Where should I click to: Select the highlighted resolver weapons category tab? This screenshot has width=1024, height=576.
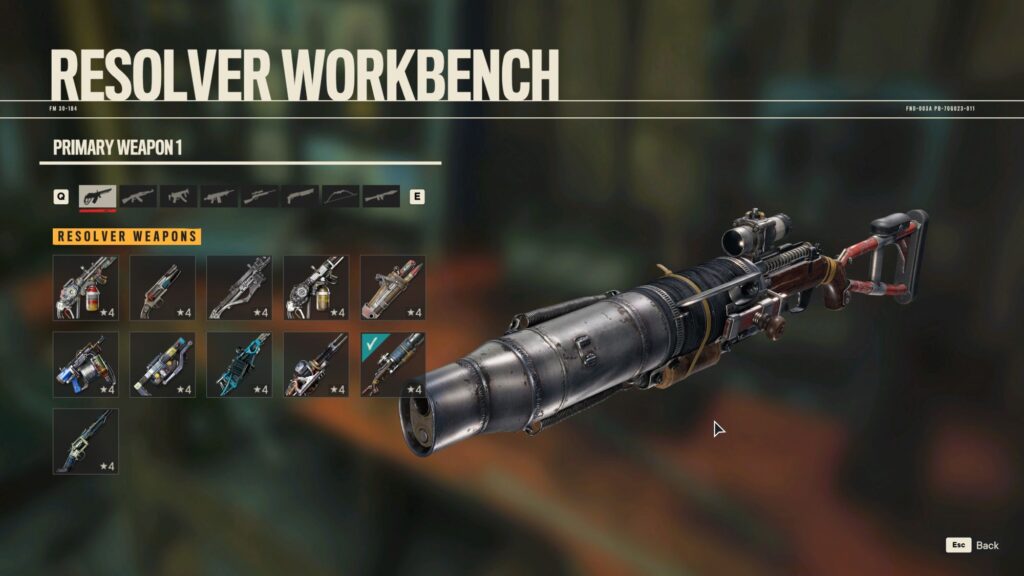97,196
